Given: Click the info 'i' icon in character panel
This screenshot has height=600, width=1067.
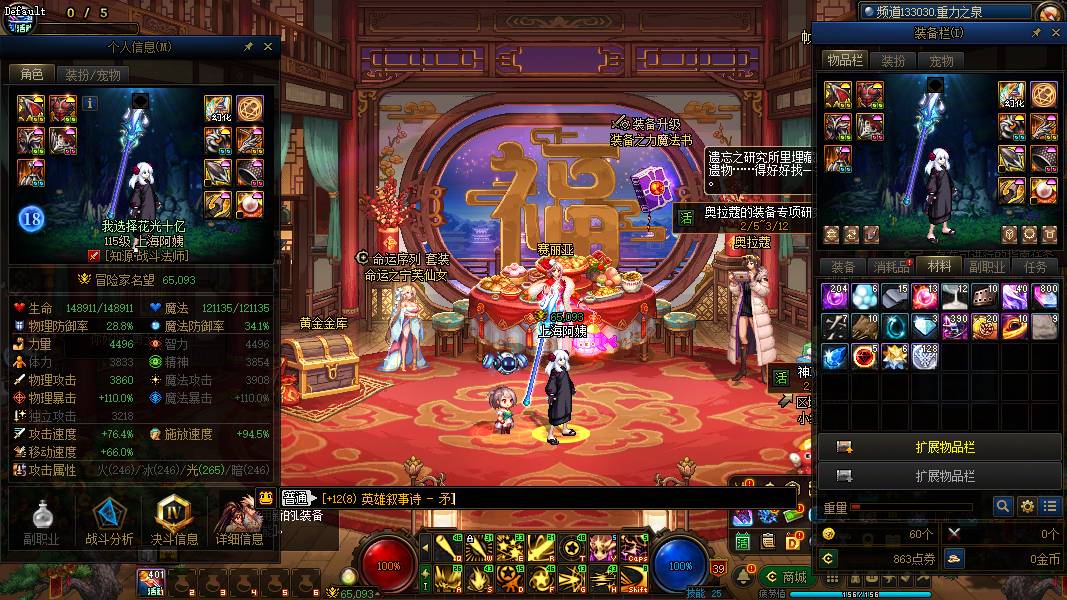Looking at the screenshot, I should 90,102.
